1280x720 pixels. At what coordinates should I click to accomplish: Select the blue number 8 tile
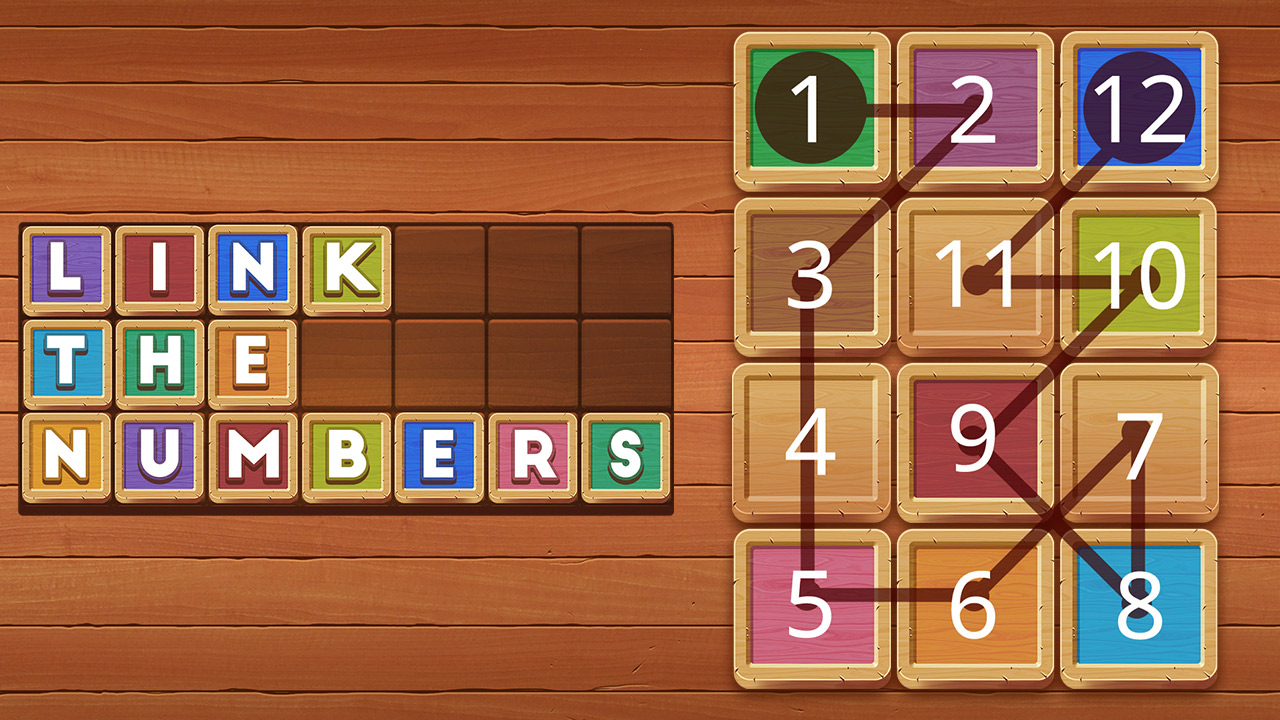(x=1139, y=603)
